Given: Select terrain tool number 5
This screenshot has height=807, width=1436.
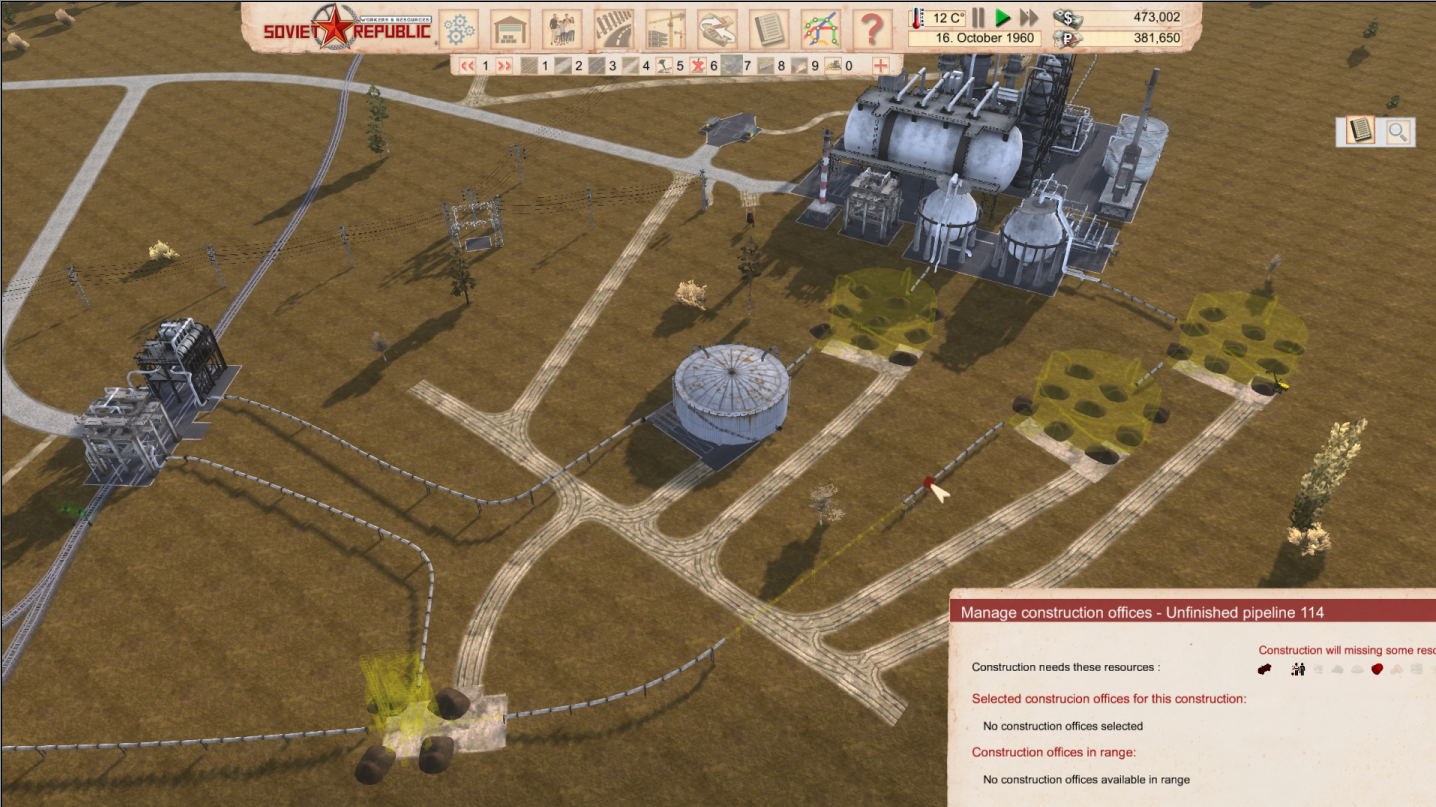Looking at the screenshot, I should [665, 66].
